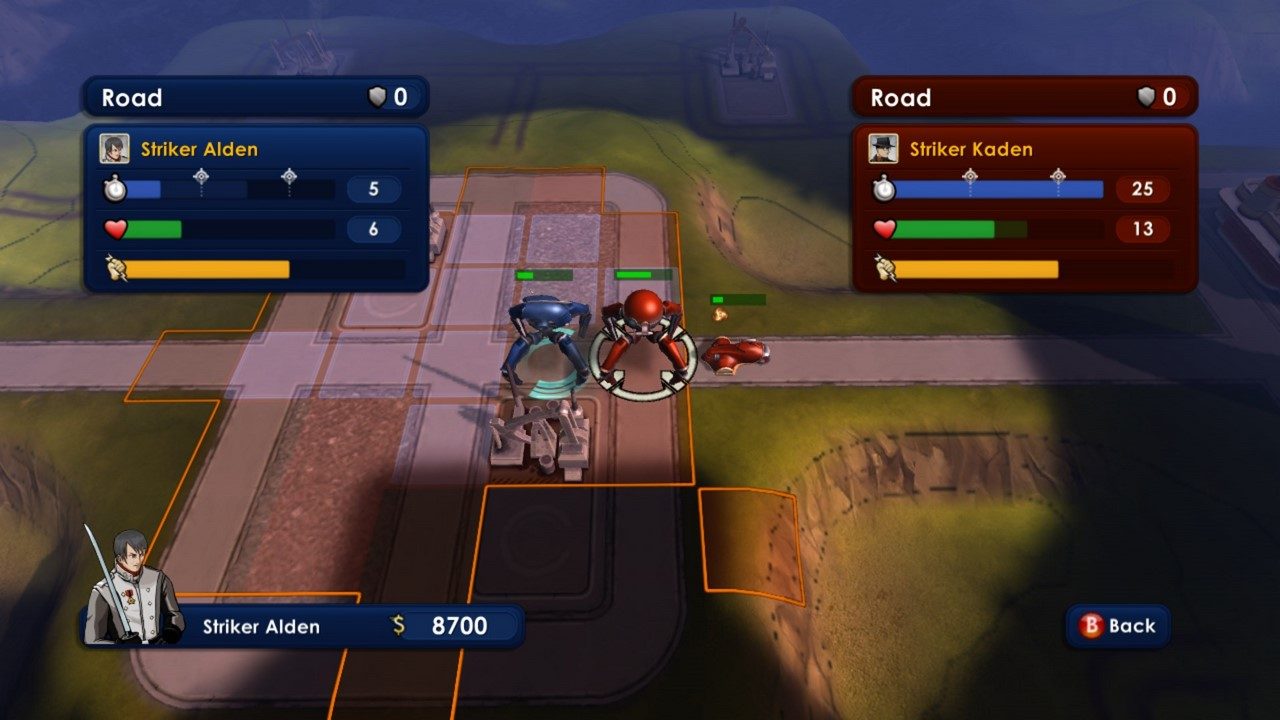Click Kaden's green health bar
1280x720 pixels.
point(945,229)
